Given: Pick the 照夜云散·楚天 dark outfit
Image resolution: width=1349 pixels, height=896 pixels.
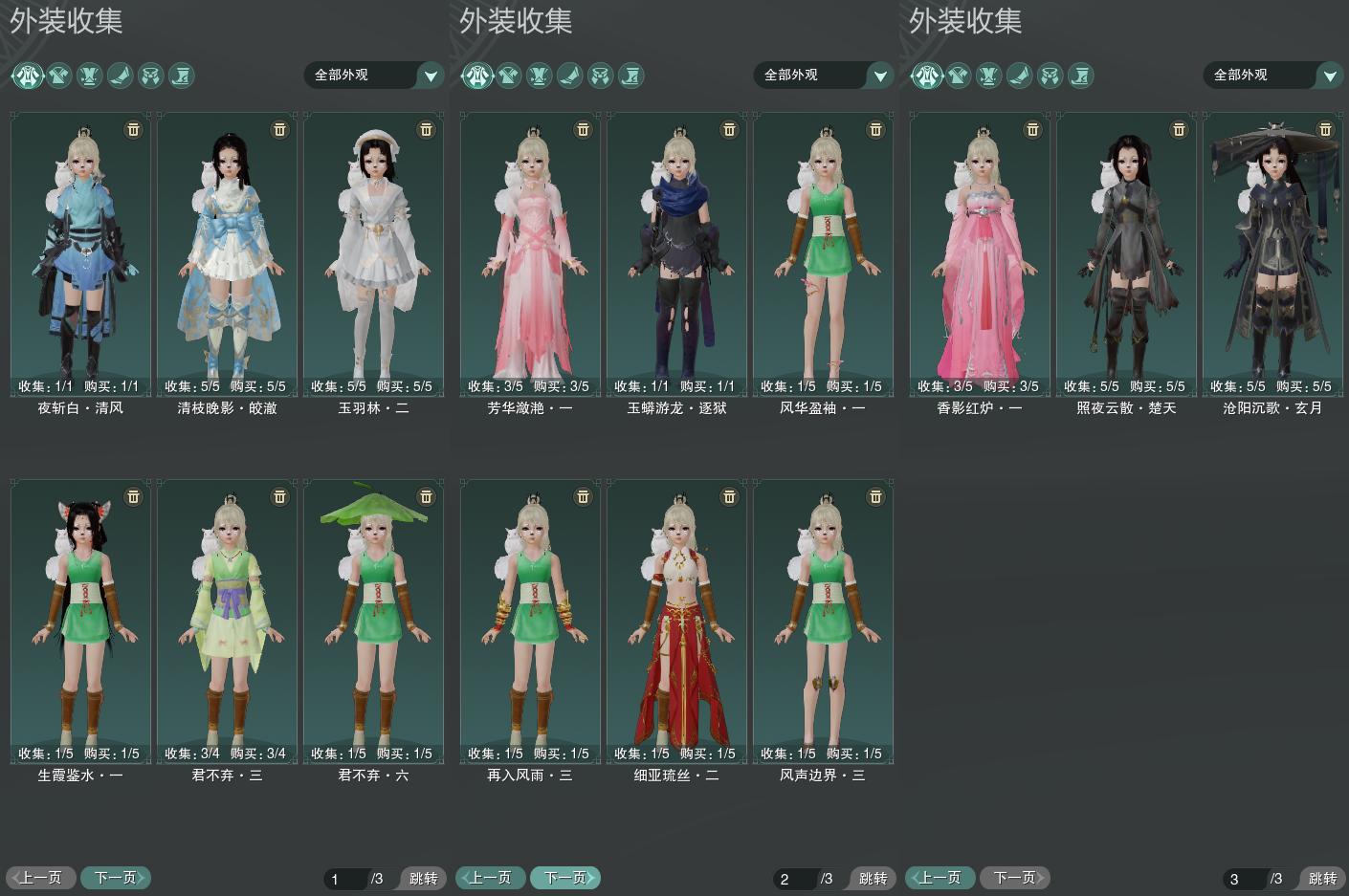Looking at the screenshot, I should click(x=1126, y=253).
